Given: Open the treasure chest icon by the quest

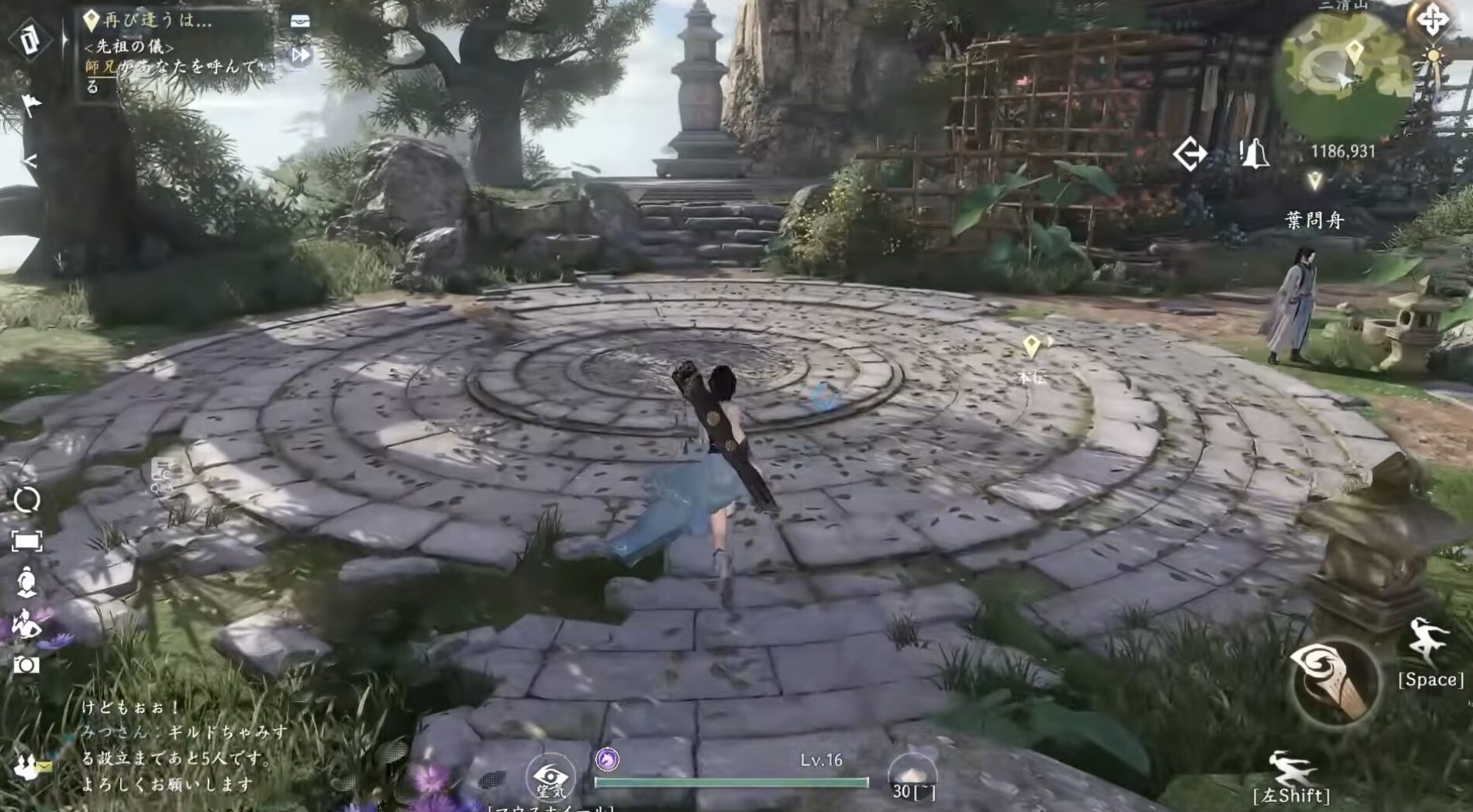Looking at the screenshot, I should pyautogui.click(x=300, y=21).
